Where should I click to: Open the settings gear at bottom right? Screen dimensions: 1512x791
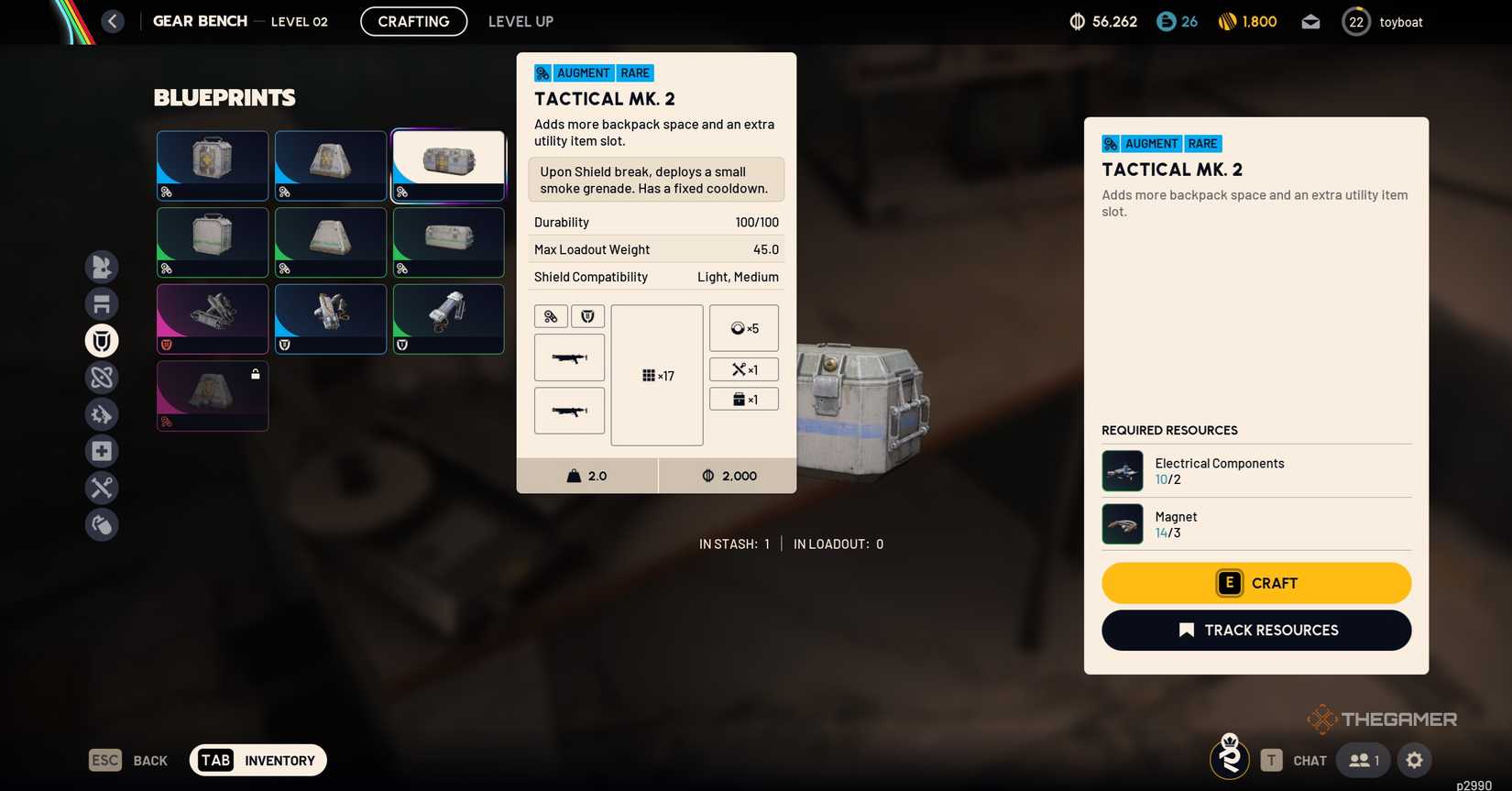1414,760
